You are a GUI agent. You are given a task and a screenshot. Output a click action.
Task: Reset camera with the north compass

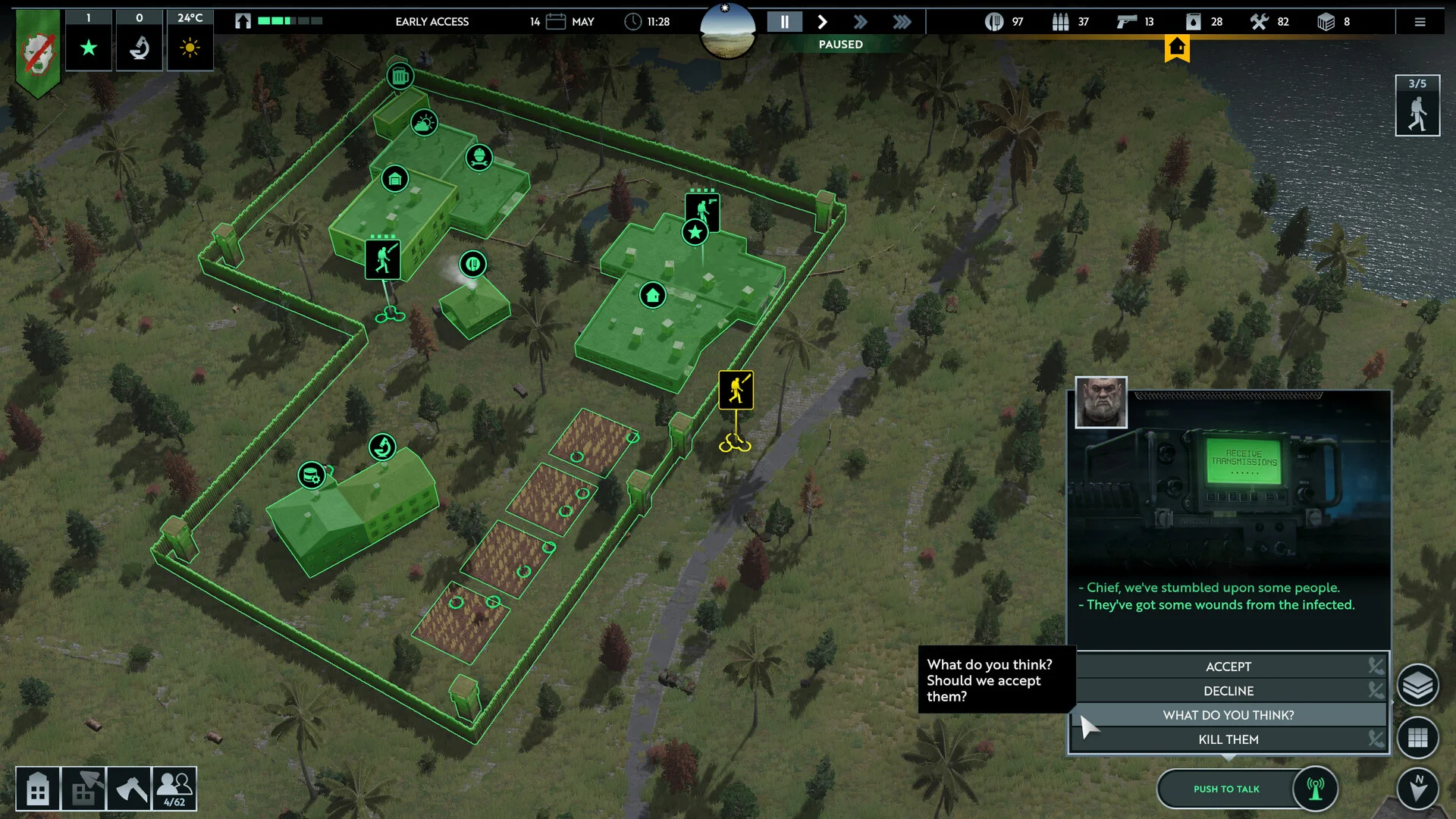[x=1417, y=789]
